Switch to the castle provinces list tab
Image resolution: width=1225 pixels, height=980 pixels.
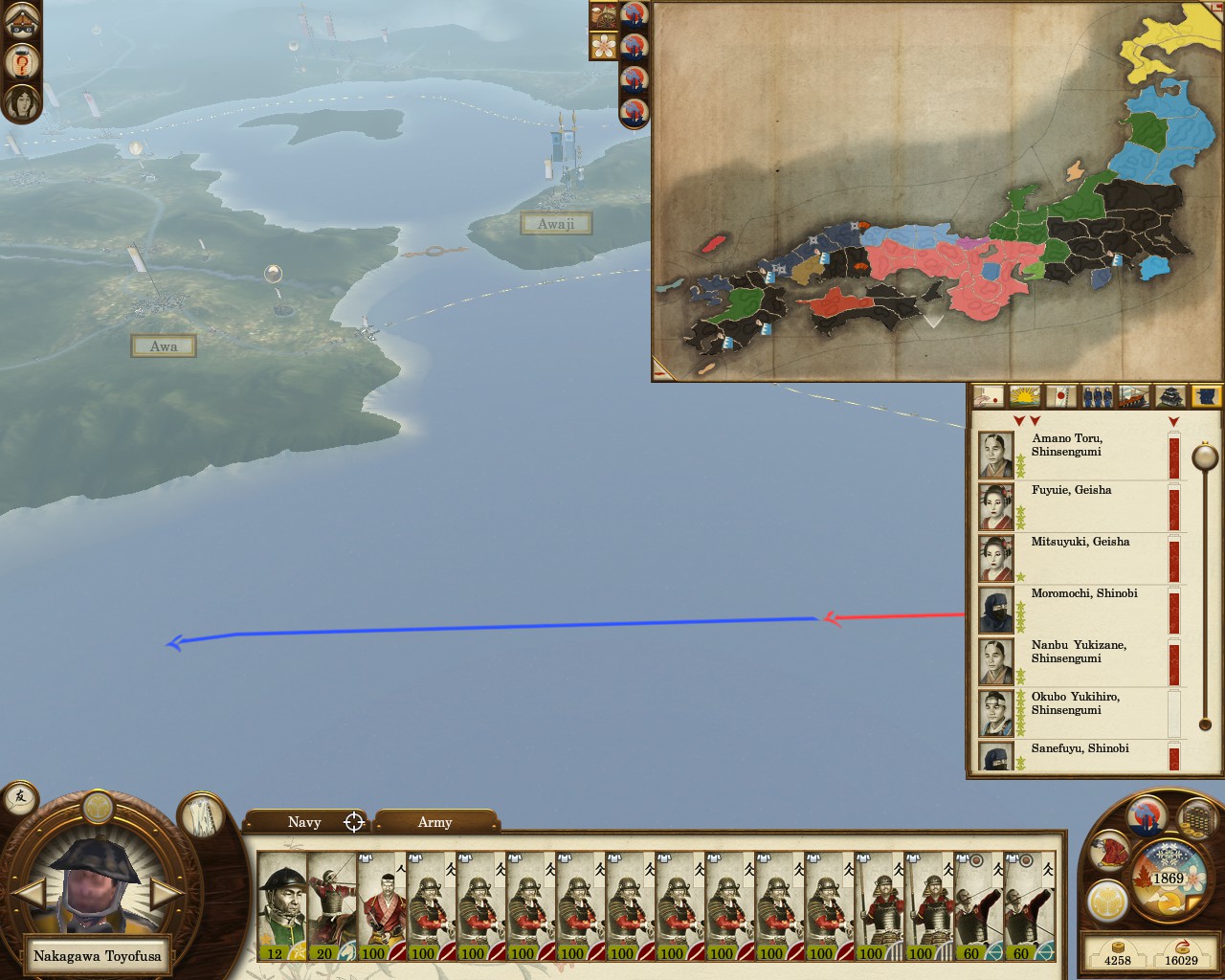coord(1171,395)
